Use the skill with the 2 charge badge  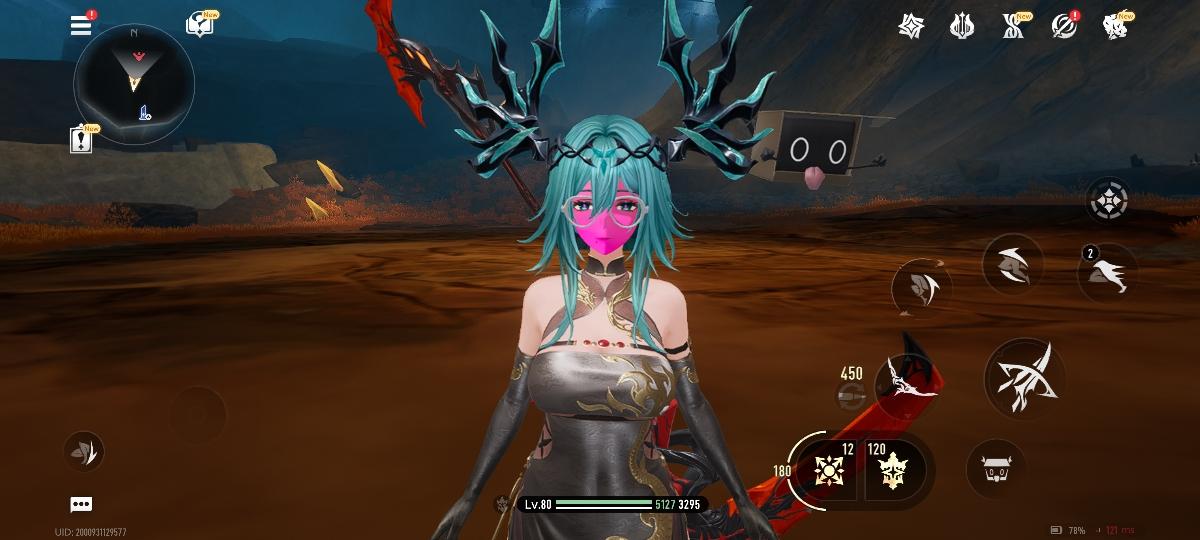click(x=1108, y=273)
